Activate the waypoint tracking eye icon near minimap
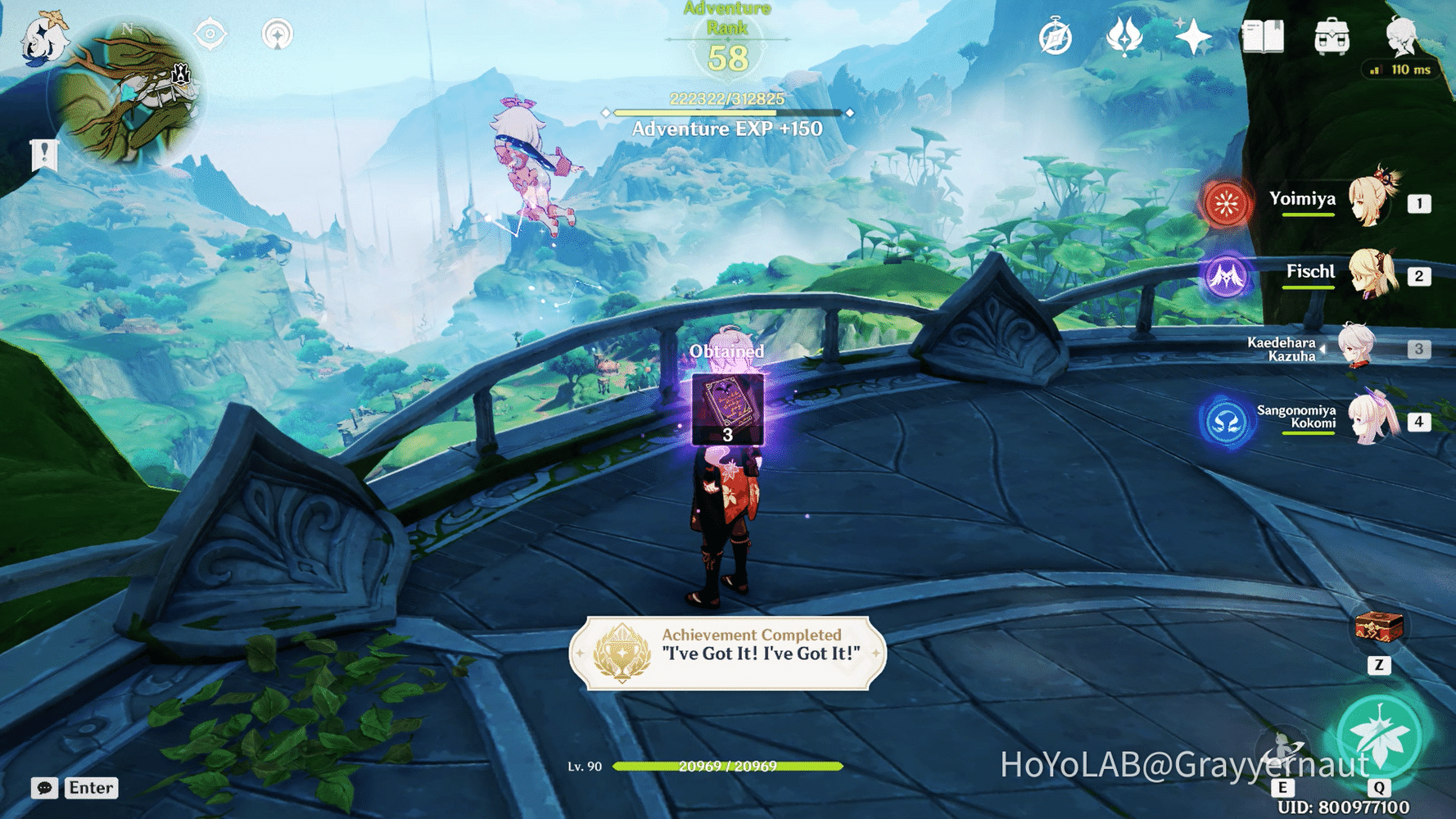The image size is (1456, 819). click(x=207, y=34)
